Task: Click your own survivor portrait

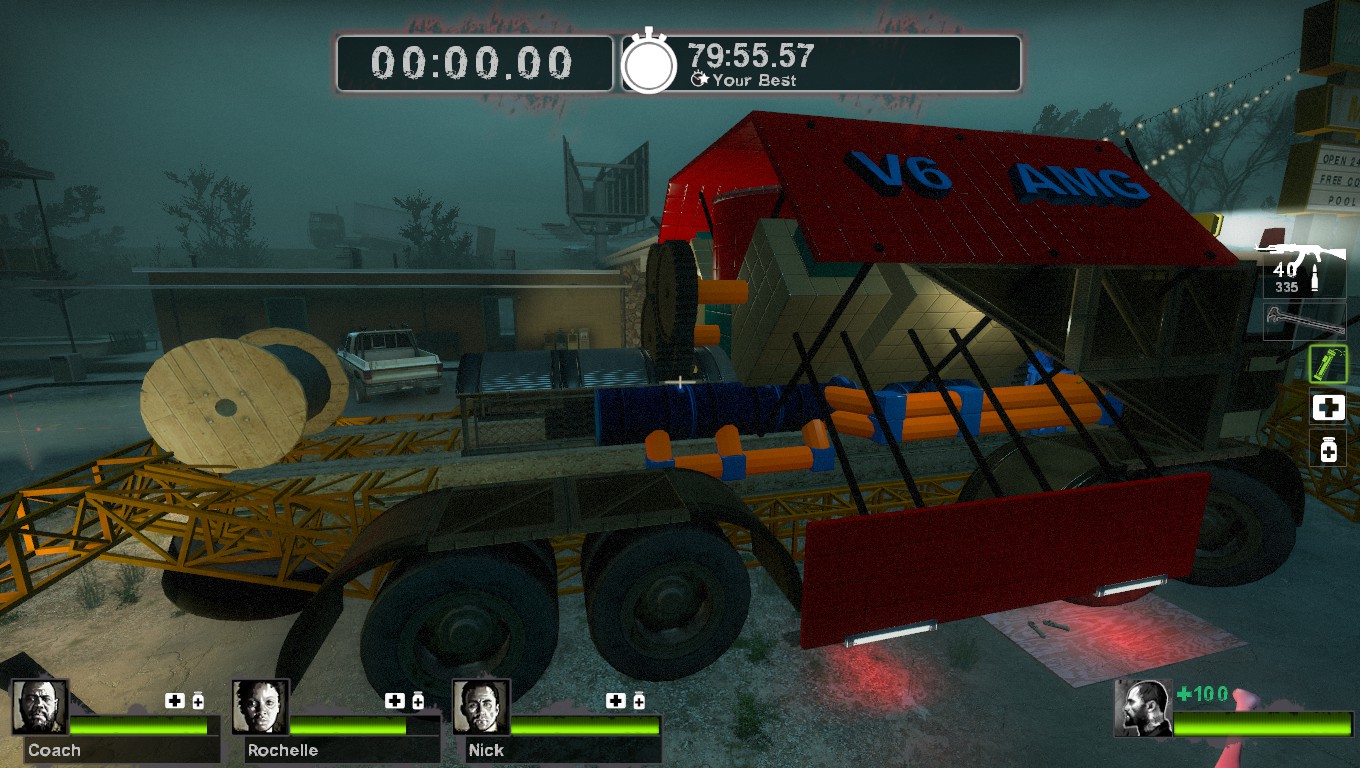Action: point(1143,708)
